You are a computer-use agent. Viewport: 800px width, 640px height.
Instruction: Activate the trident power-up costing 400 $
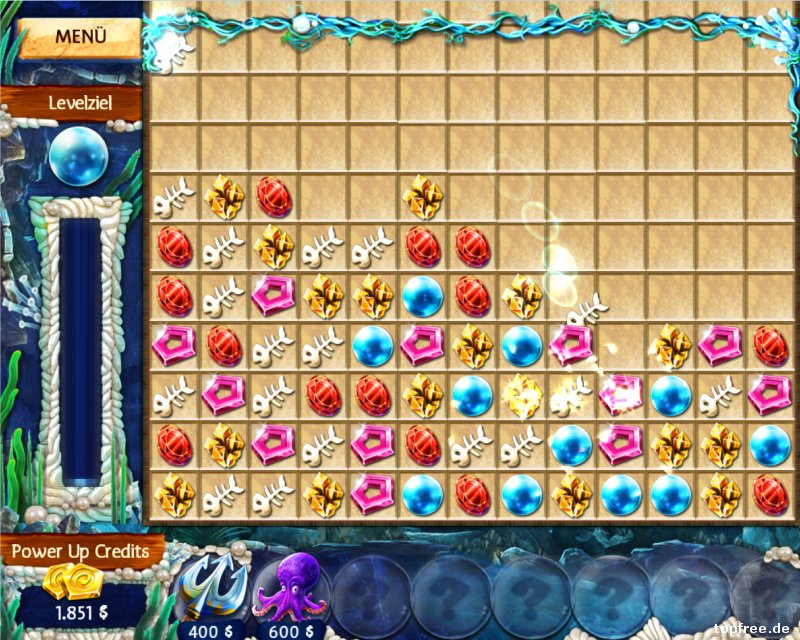pyautogui.click(x=212, y=588)
